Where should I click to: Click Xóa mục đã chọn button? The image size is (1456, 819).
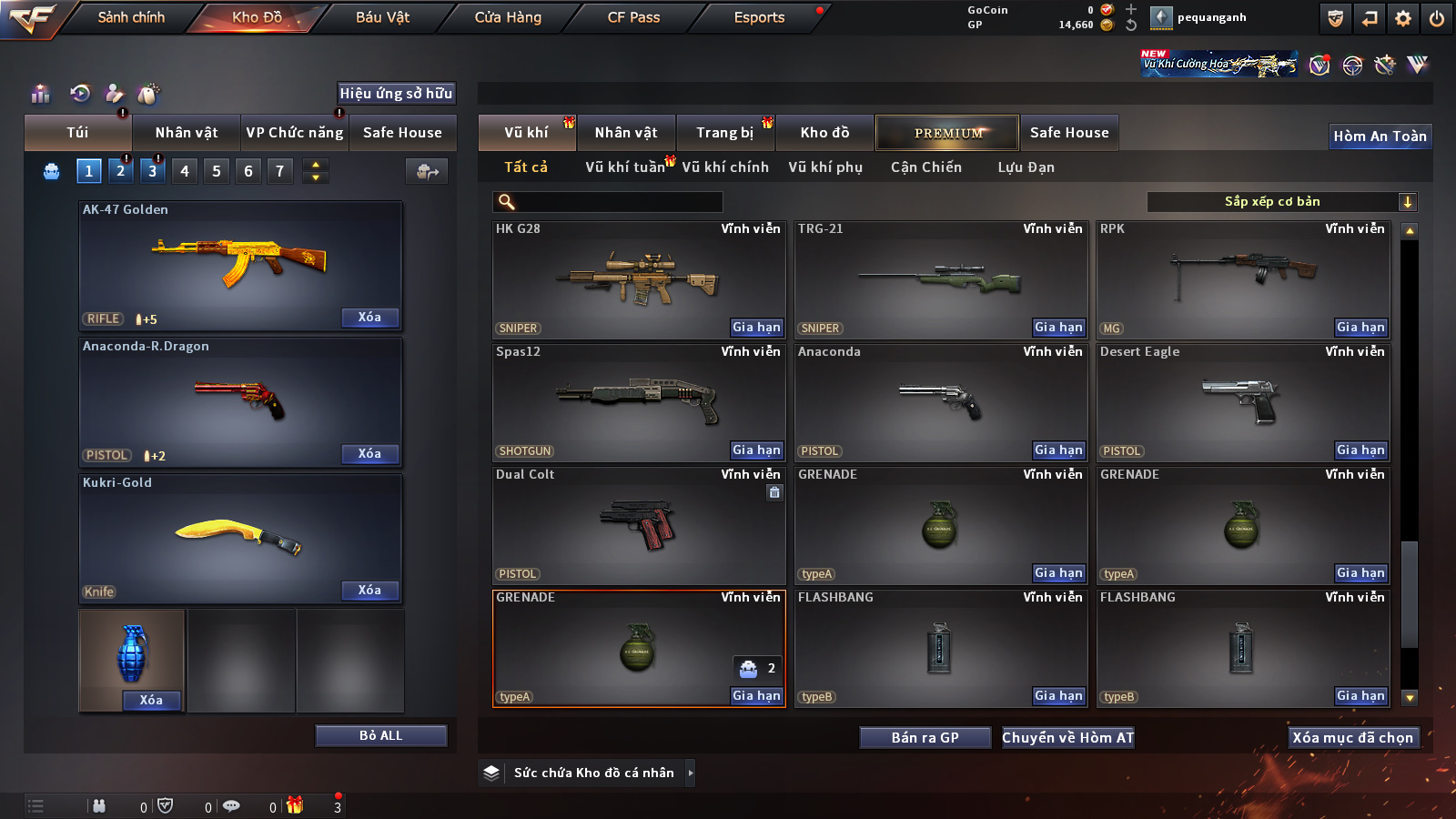[1353, 738]
